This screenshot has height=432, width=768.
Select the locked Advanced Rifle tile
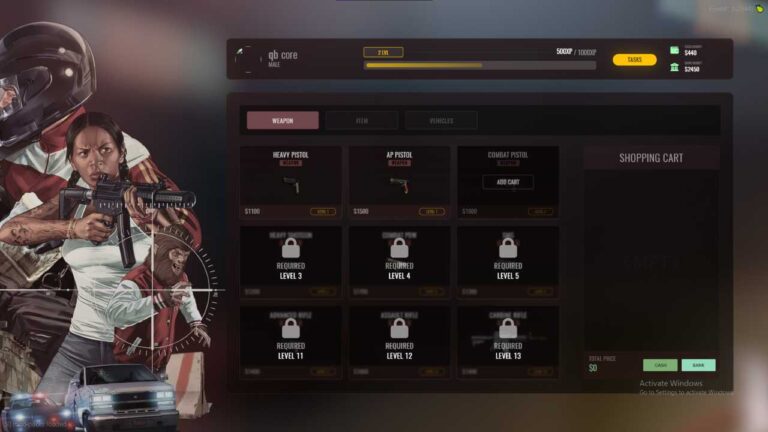pyautogui.click(x=290, y=342)
